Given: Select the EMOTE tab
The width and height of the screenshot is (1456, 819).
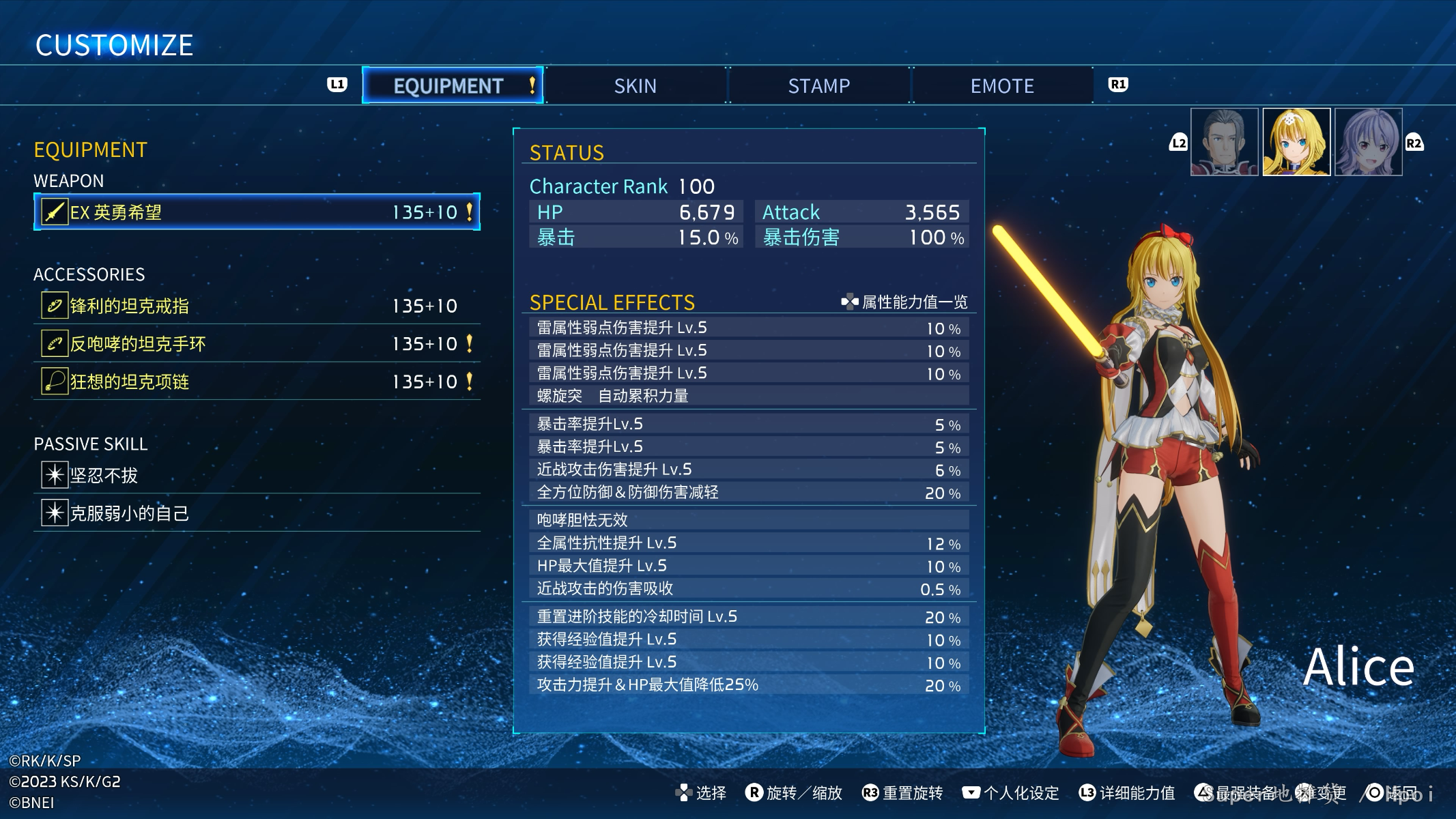Looking at the screenshot, I should 1002,86.
